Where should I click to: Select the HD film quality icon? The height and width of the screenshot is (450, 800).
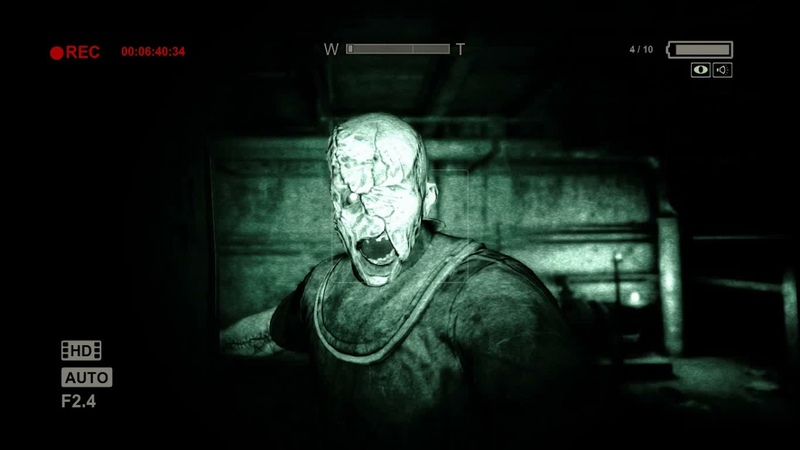click(81, 350)
